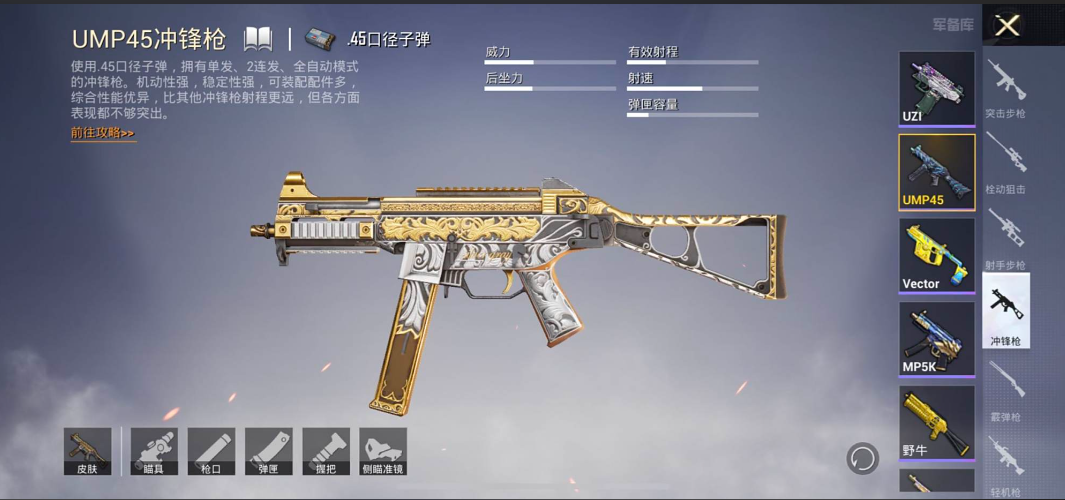This screenshot has width=1065, height=500.
Task: Open the 轻机枪 light machine gun category
Action: click(x=1005, y=465)
